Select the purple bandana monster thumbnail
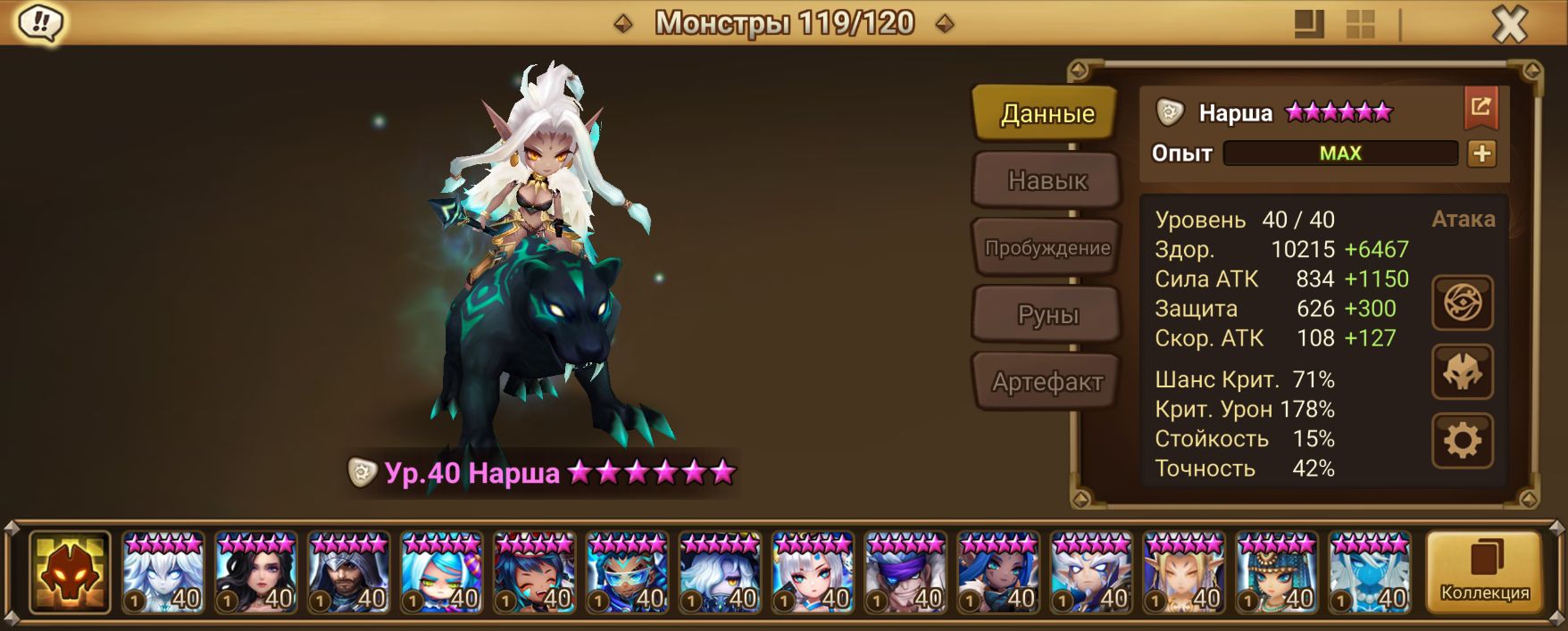Image resolution: width=1568 pixels, height=631 pixels. click(x=905, y=573)
